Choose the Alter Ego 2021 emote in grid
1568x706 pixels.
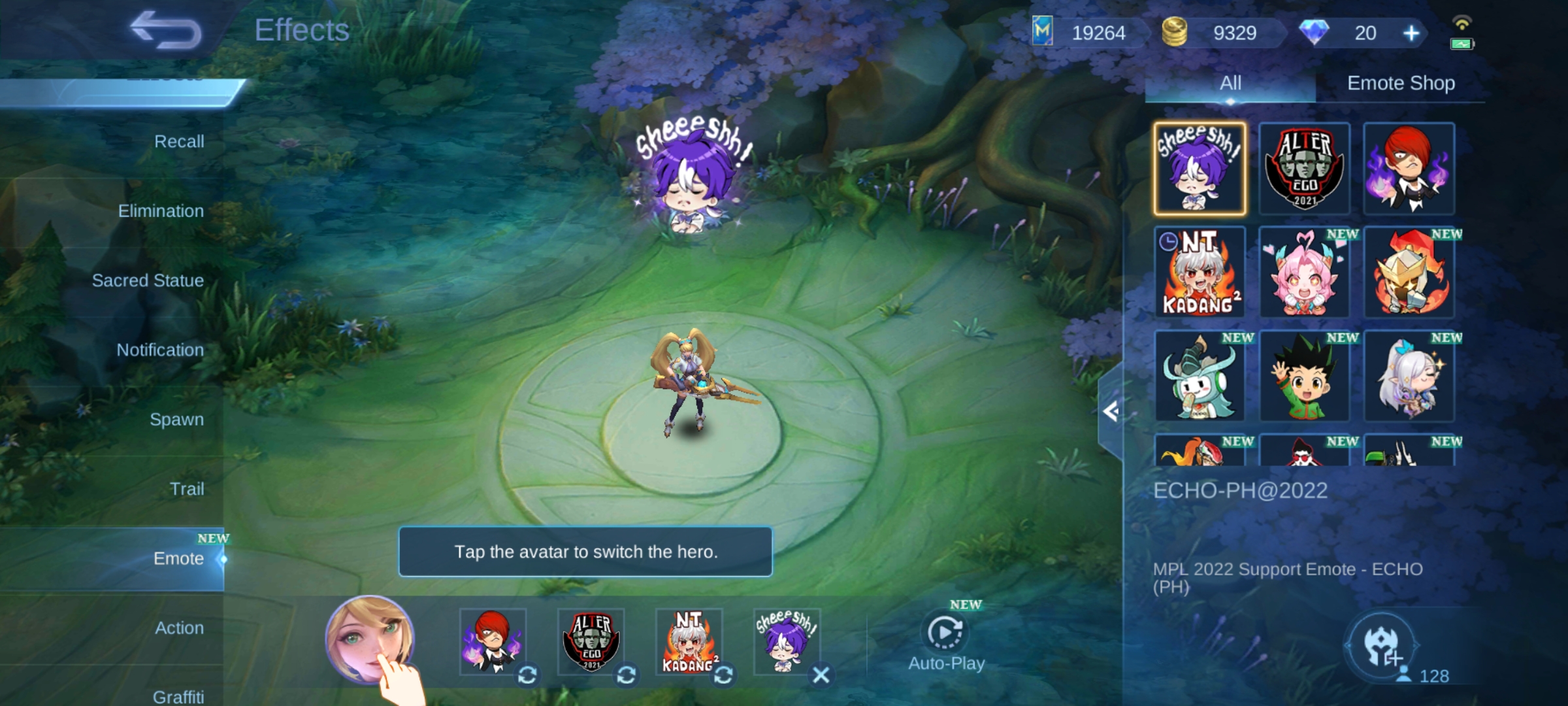(1304, 169)
